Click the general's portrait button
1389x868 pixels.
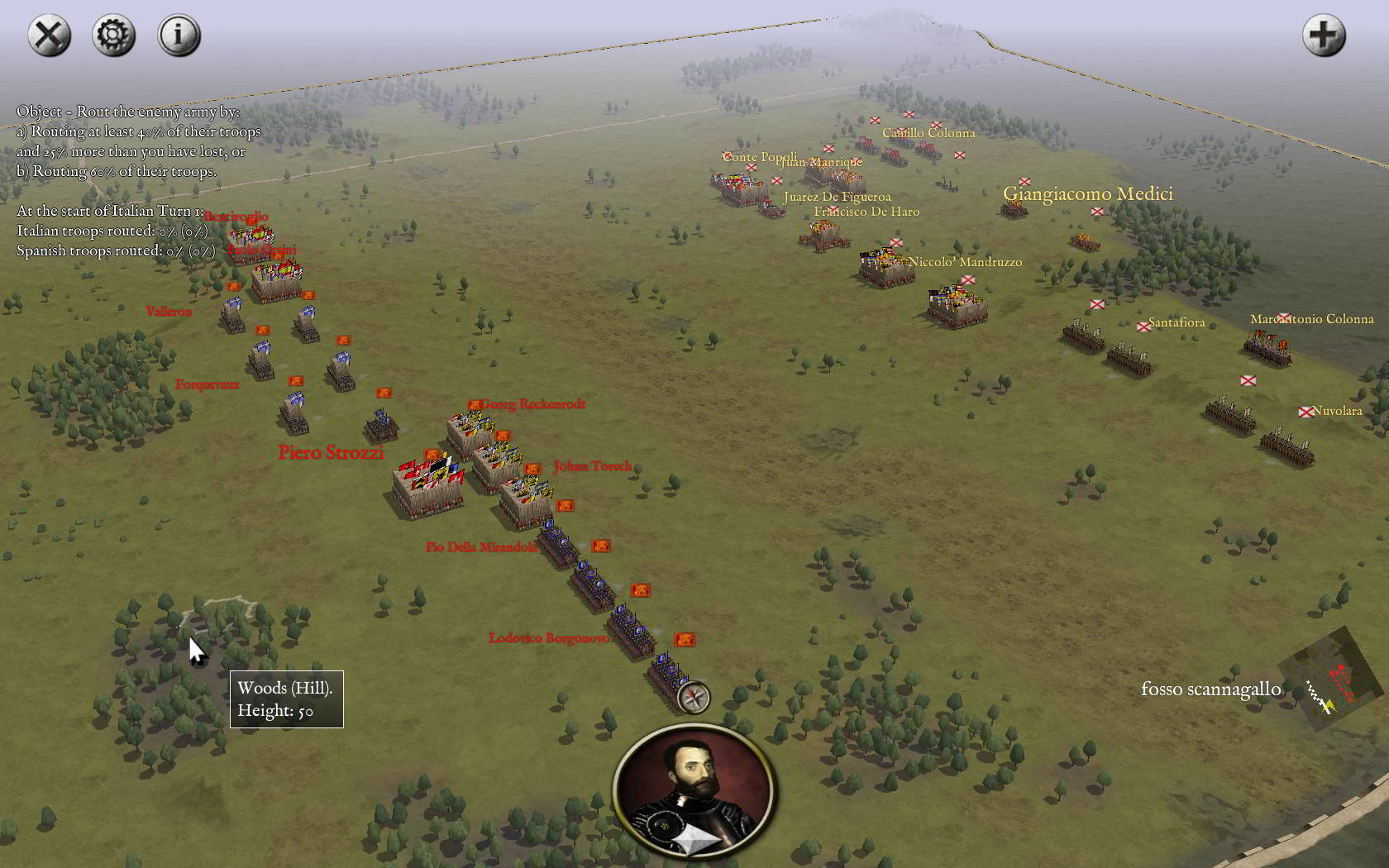[694, 792]
